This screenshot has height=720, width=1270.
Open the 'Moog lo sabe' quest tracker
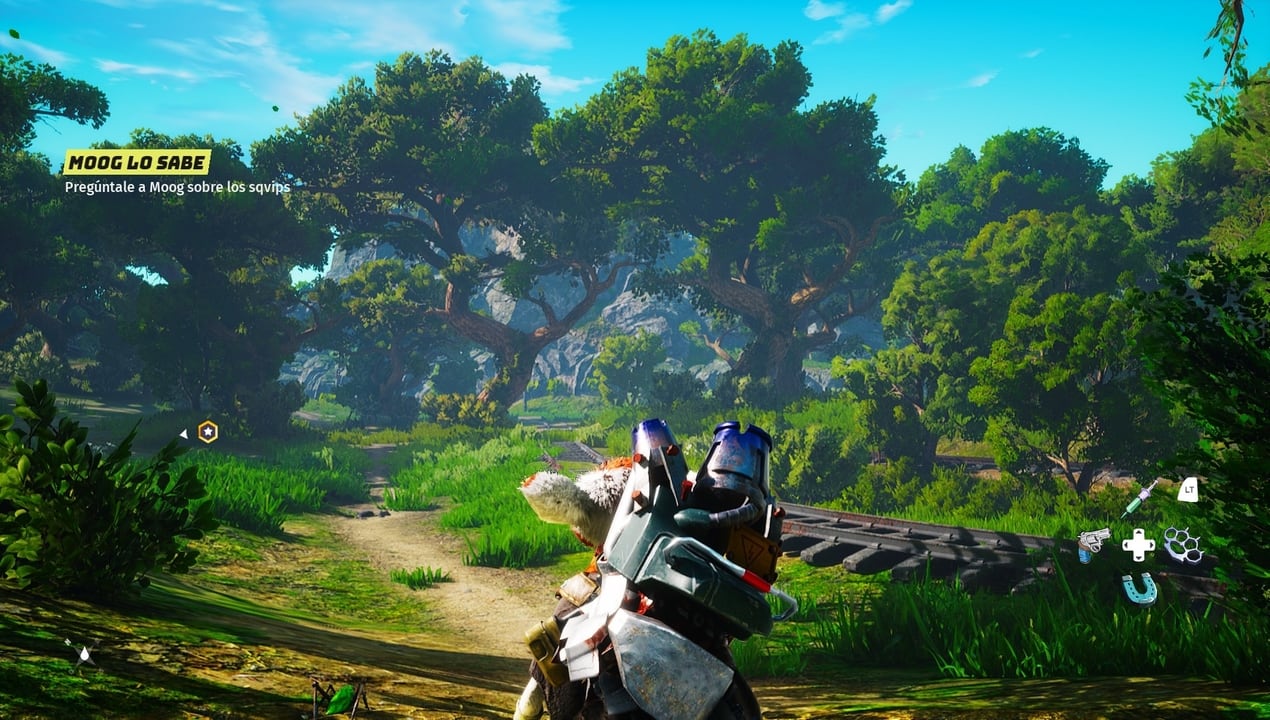point(137,162)
